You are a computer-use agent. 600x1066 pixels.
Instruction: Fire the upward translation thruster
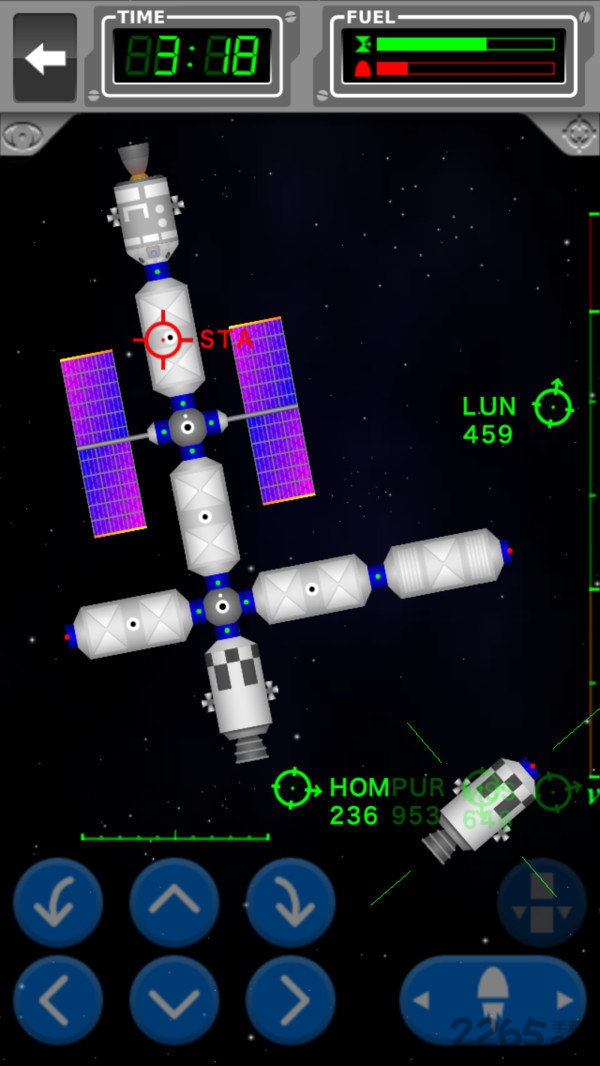174,903
